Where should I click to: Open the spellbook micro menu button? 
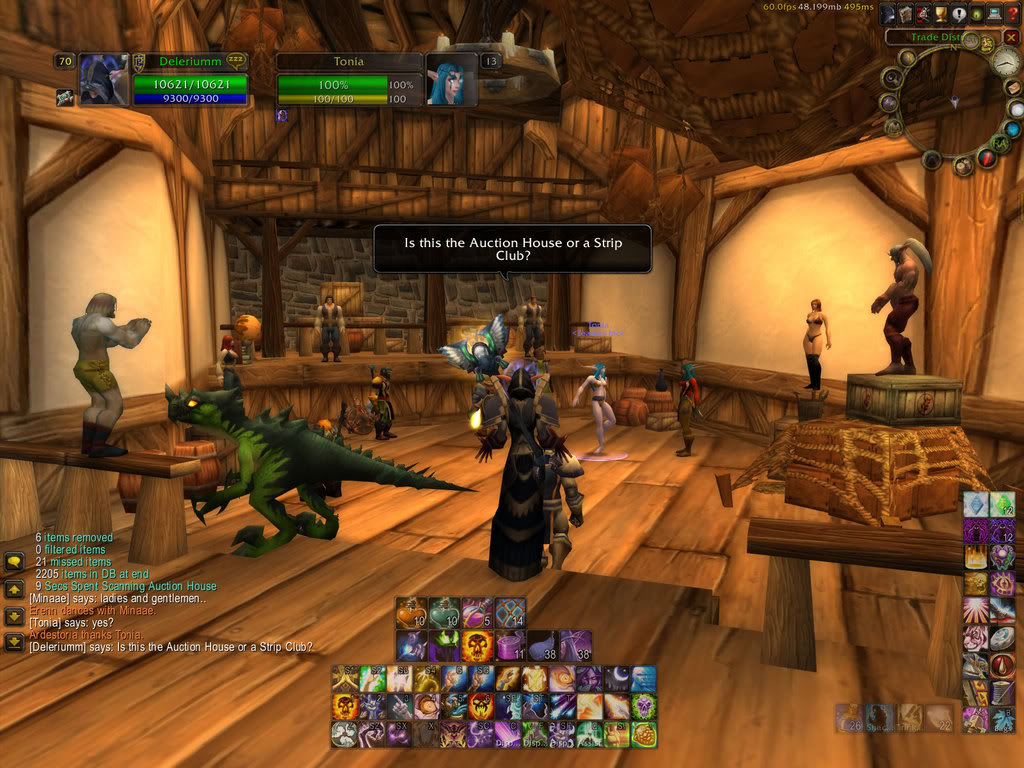[905, 14]
